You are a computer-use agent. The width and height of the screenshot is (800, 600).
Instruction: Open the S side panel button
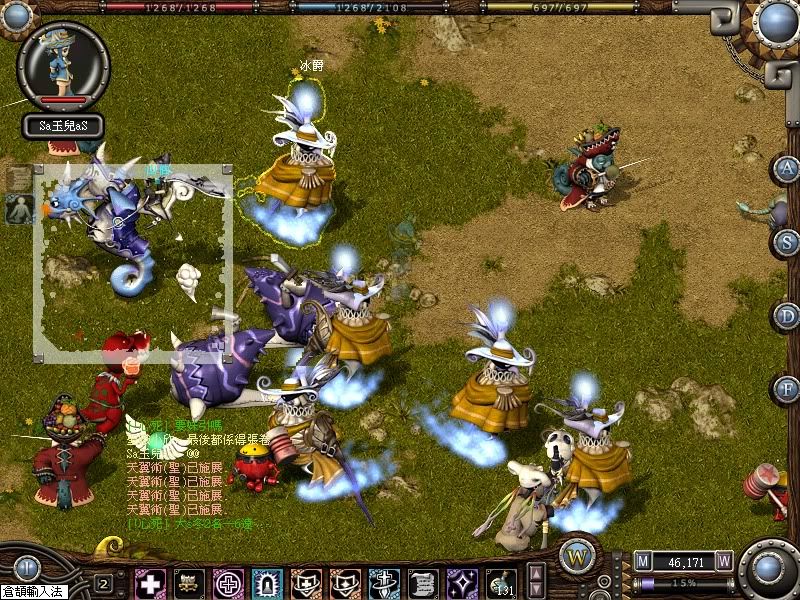[x=787, y=241]
